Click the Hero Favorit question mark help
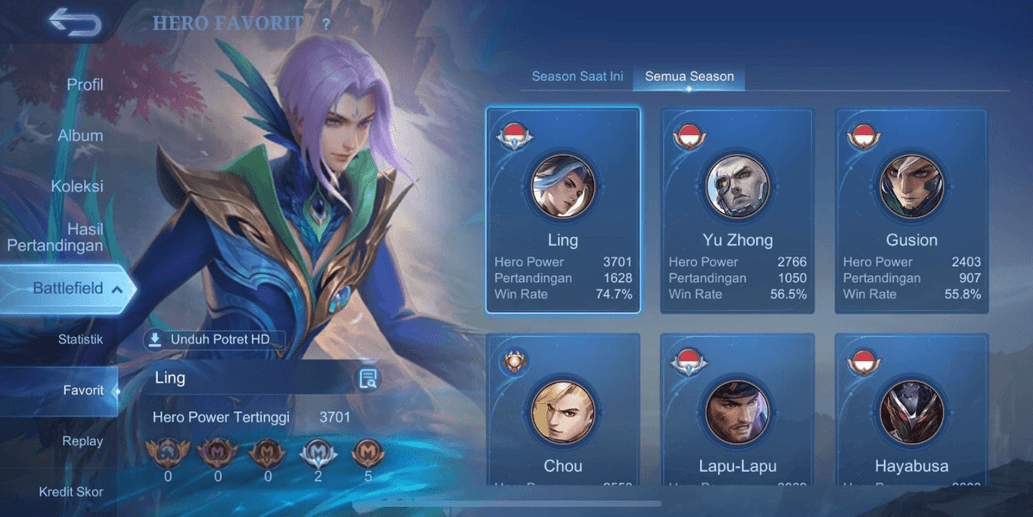1033x517 pixels. [326, 24]
